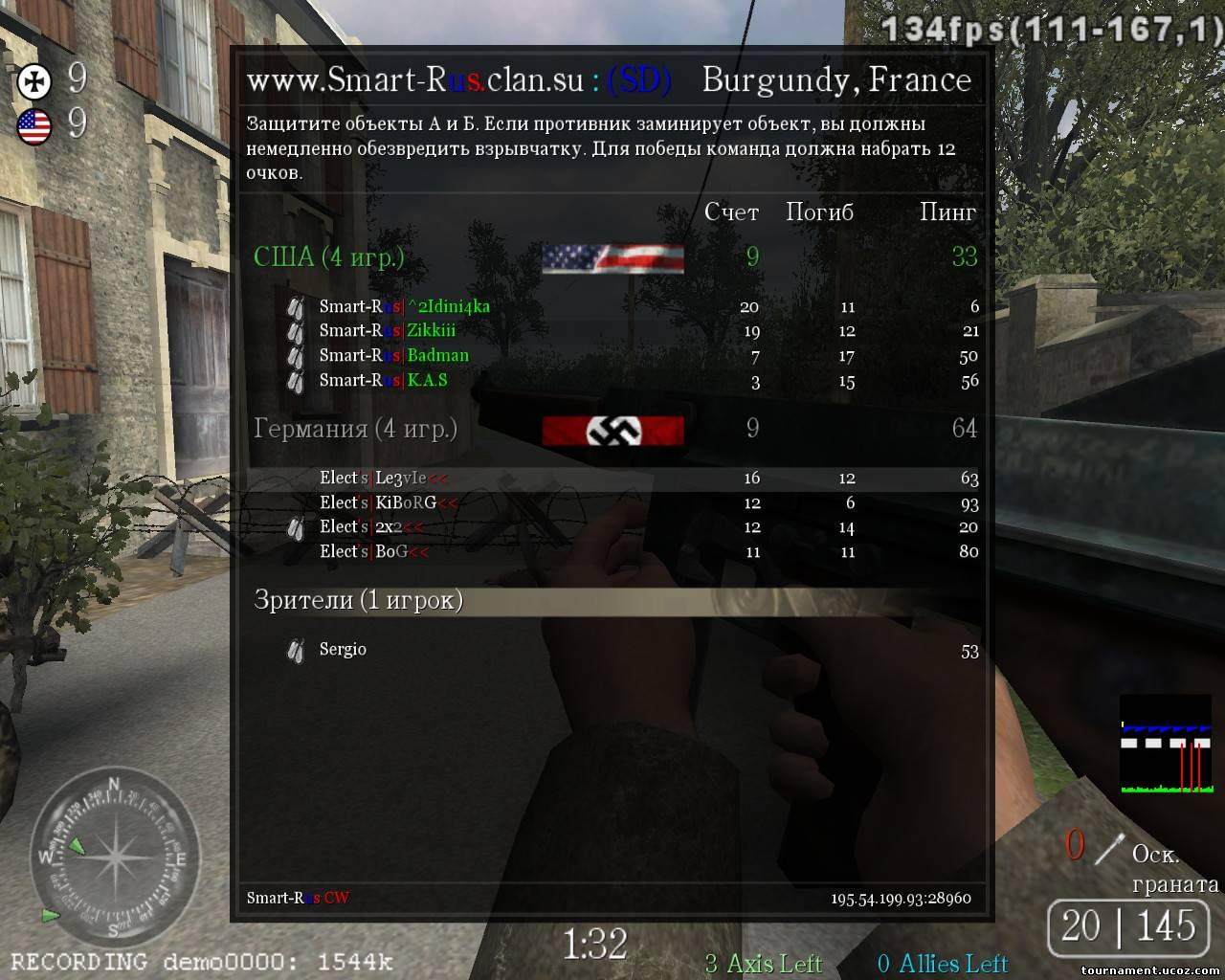Click the Германия team header
The width and height of the screenshot is (1225, 980).
coord(354,429)
